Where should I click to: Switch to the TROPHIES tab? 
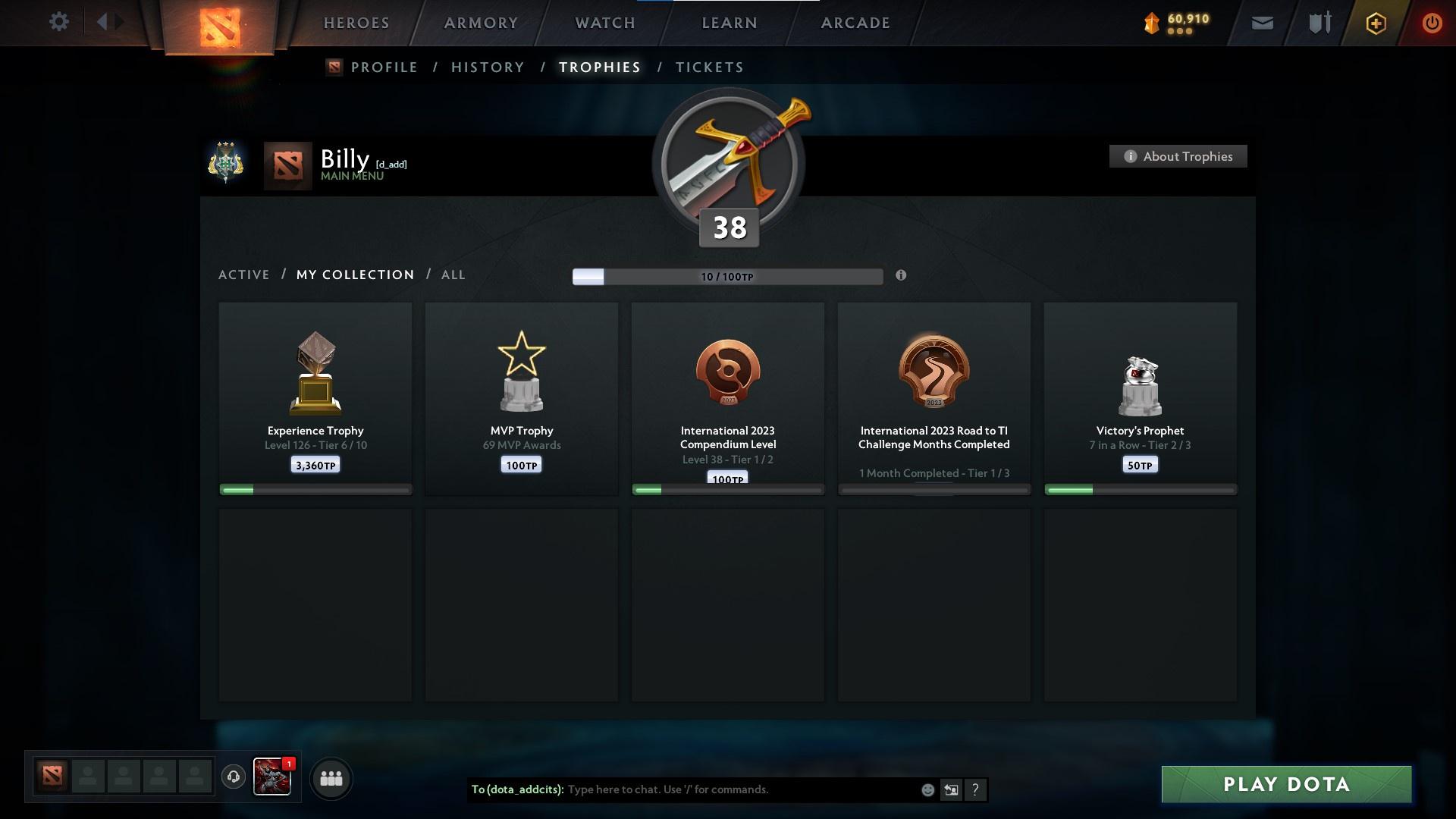pos(599,67)
